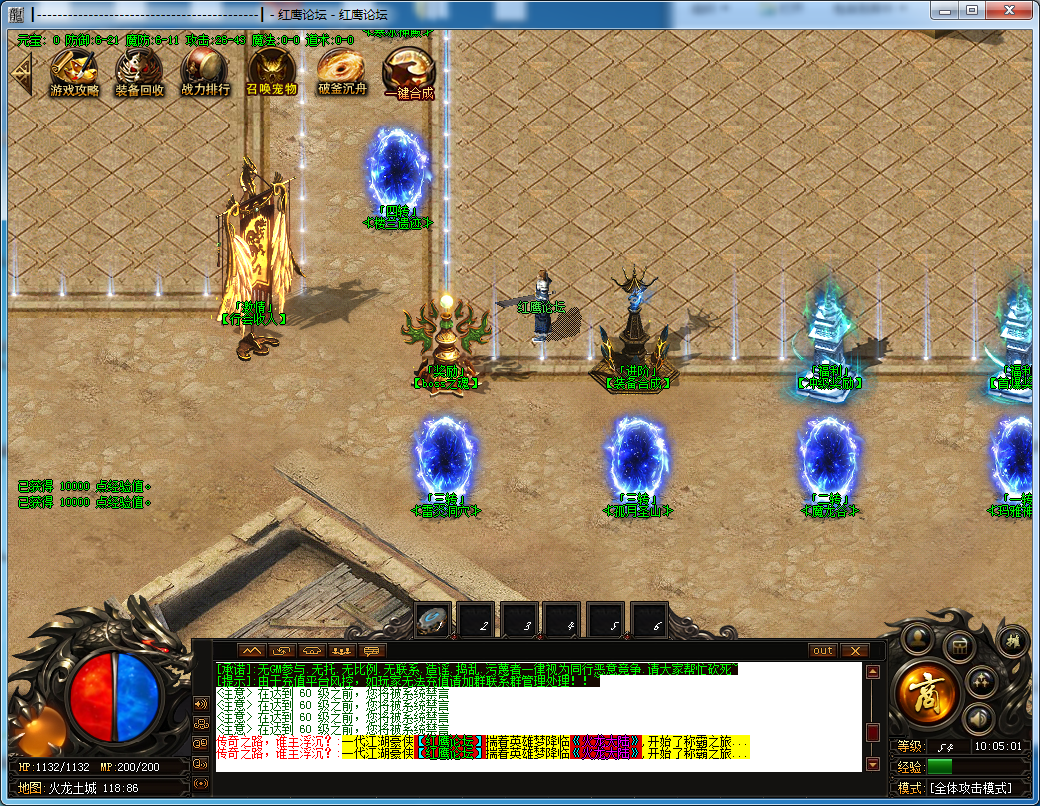Click the chat log down arrow button
1040x806 pixels.
click(x=873, y=764)
